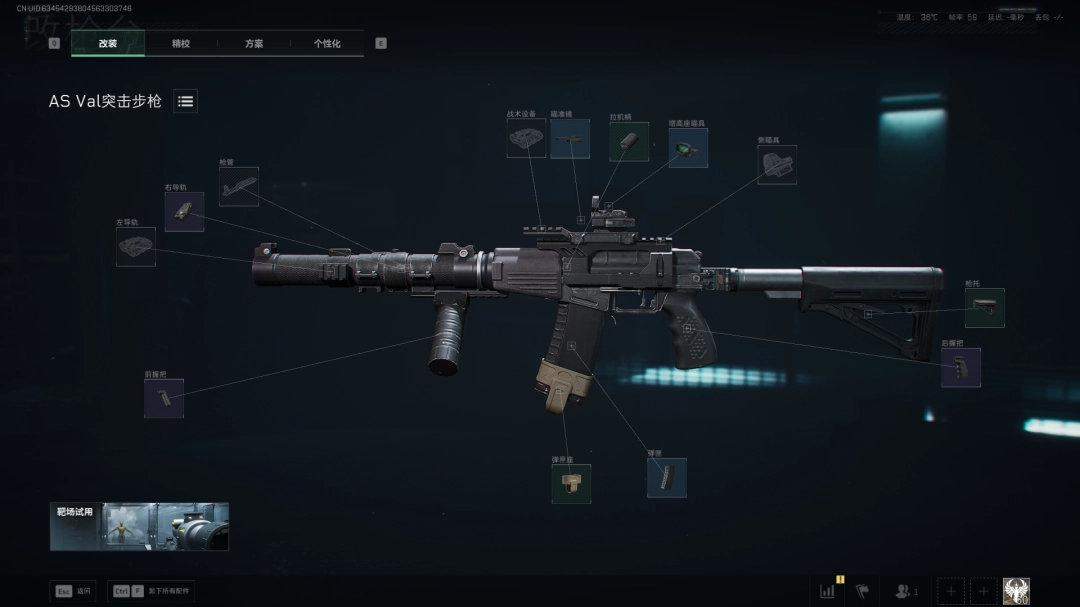Viewport: 1080px width, 607px height.
Task: Choose the 右导轨 right rail slot
Action: point(184,212)
